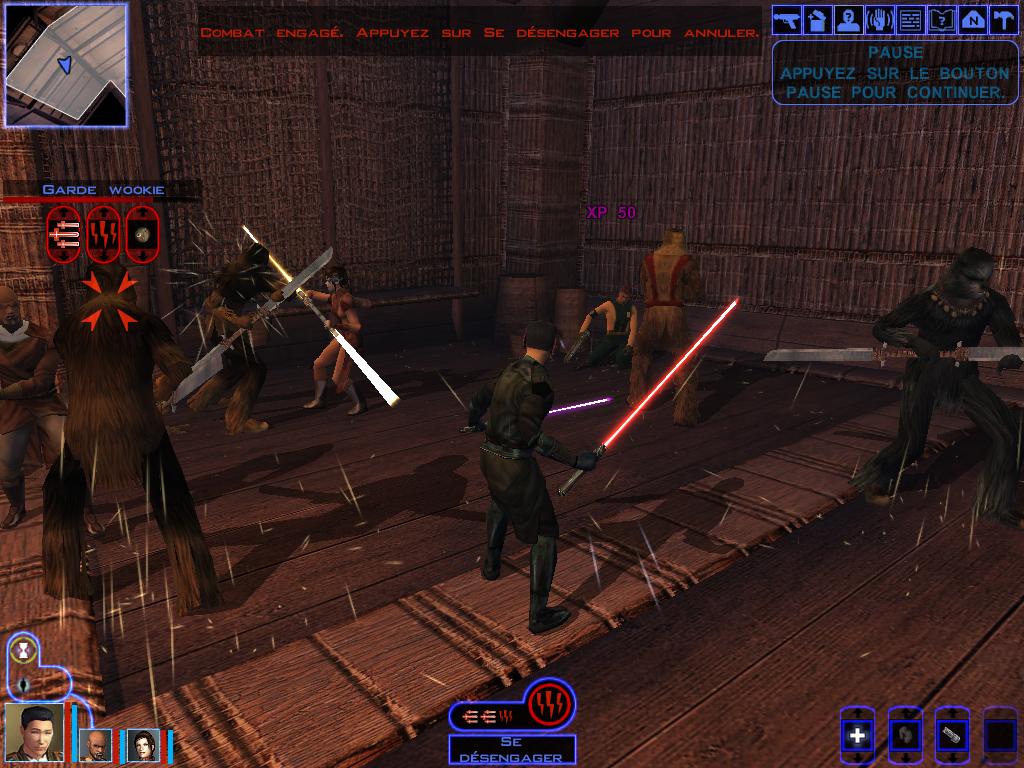The height and width of the screenshot is (768, 1024).
Task: Click the hourglass pause icon
Action: pos(23,652)
